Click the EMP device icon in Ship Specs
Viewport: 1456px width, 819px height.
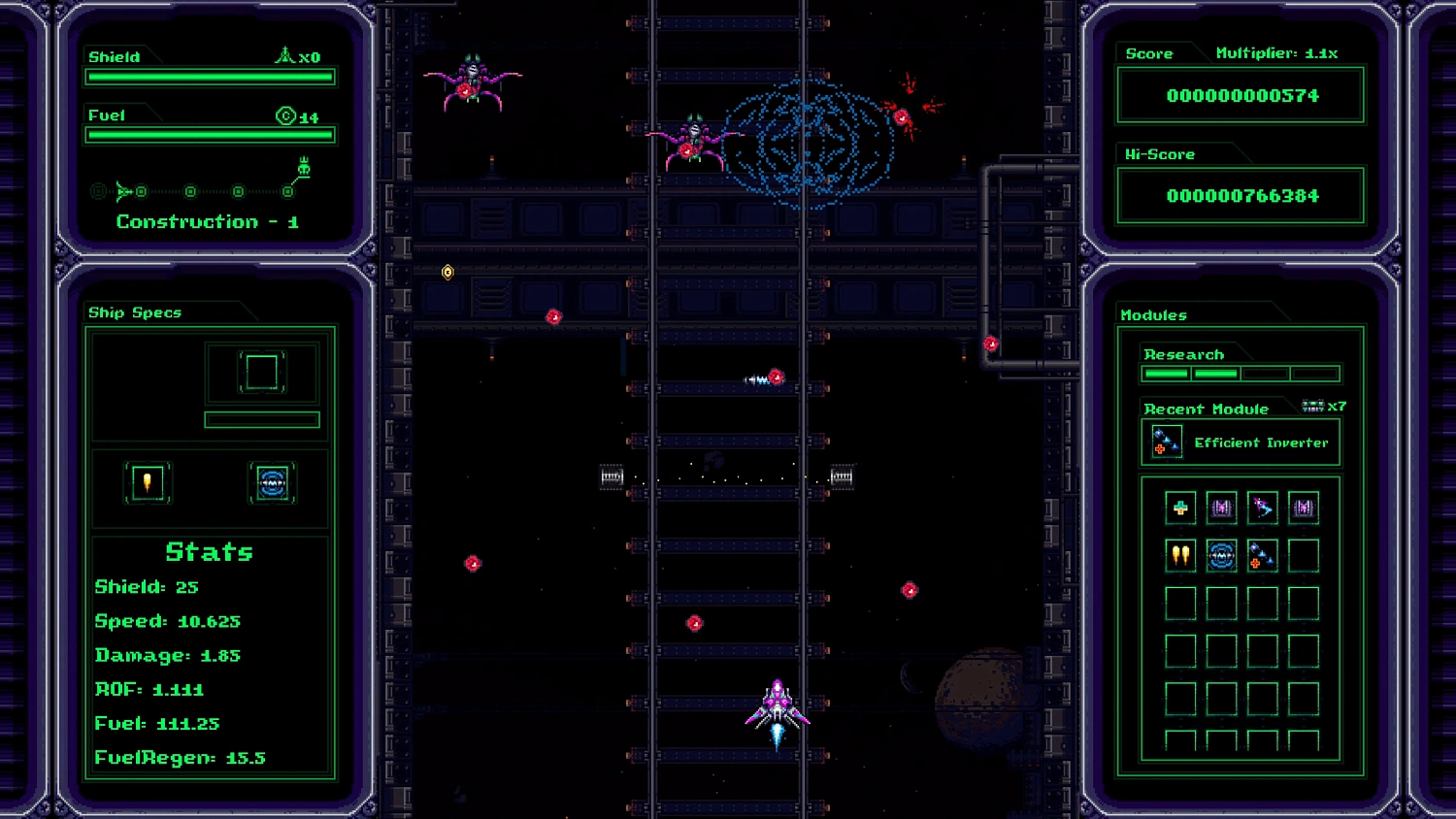(x=273, y=482)
